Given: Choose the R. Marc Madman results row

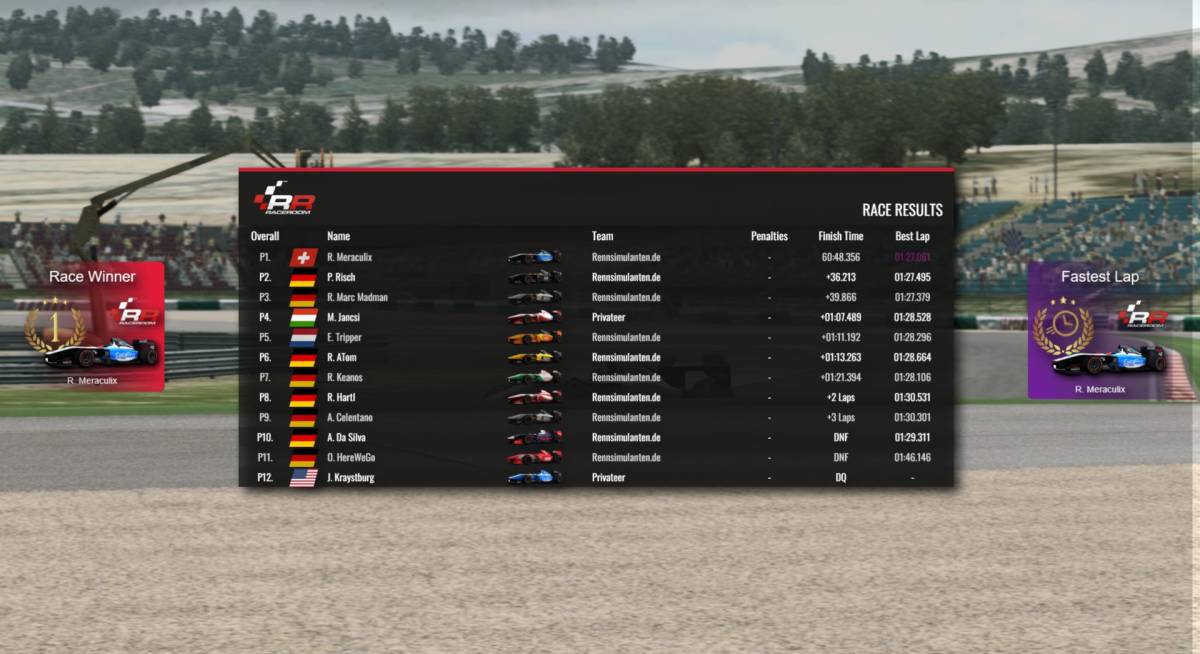Looking at the screenshot, I should 596,297.
